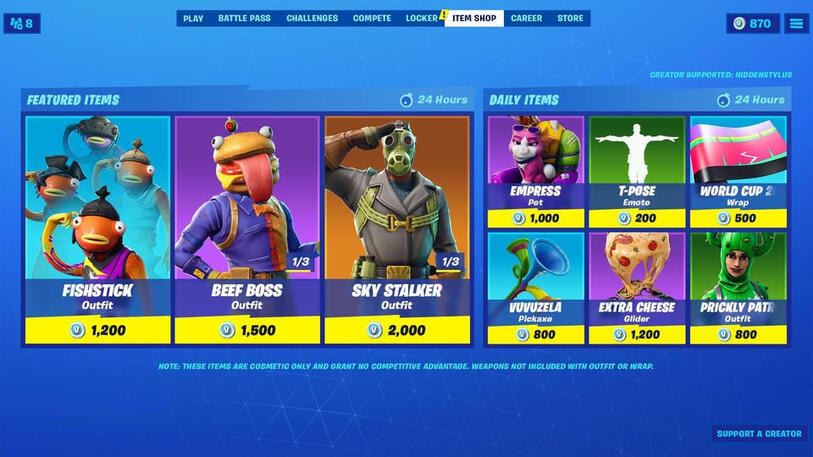Switch to the Store tab
813x457 pixels.
[570, 18]
